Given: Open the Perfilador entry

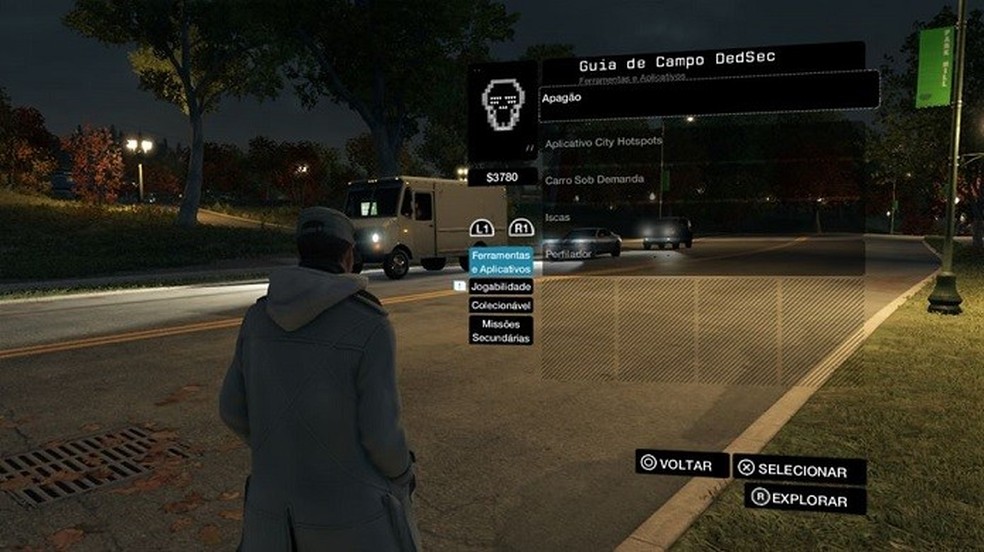Looking at the screenshot, I should (x=702, y=255).
